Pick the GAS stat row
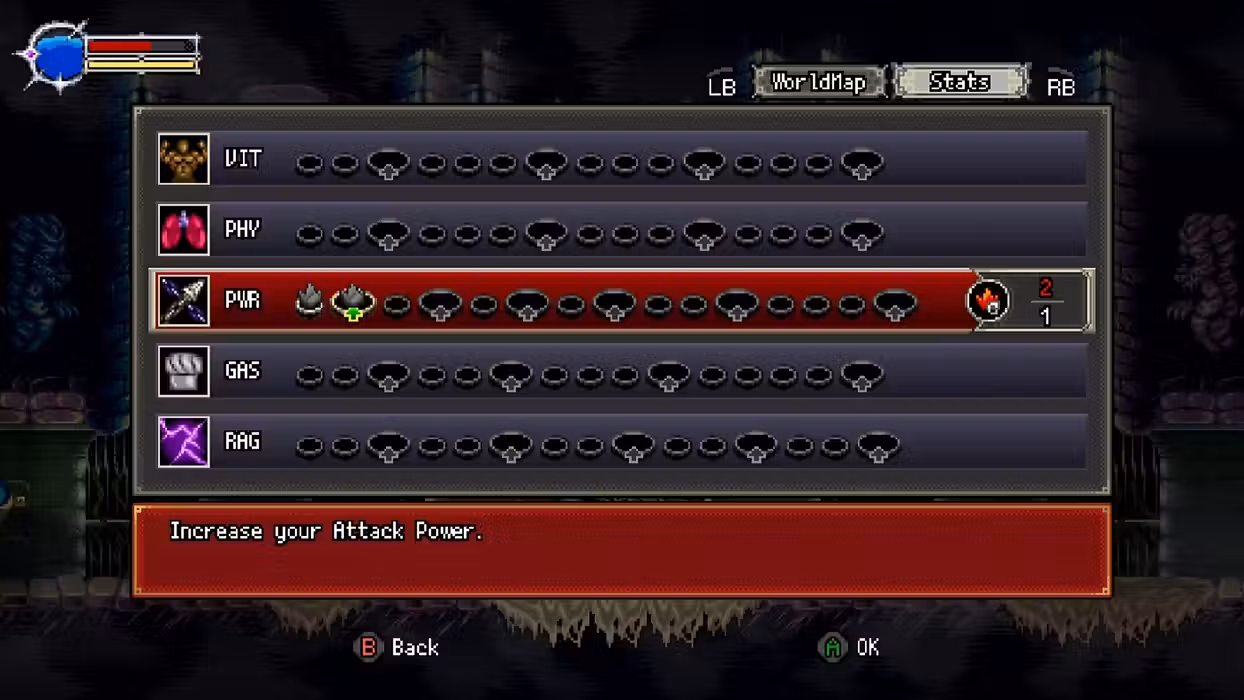The image size is (1244, 700). [620, 372]
